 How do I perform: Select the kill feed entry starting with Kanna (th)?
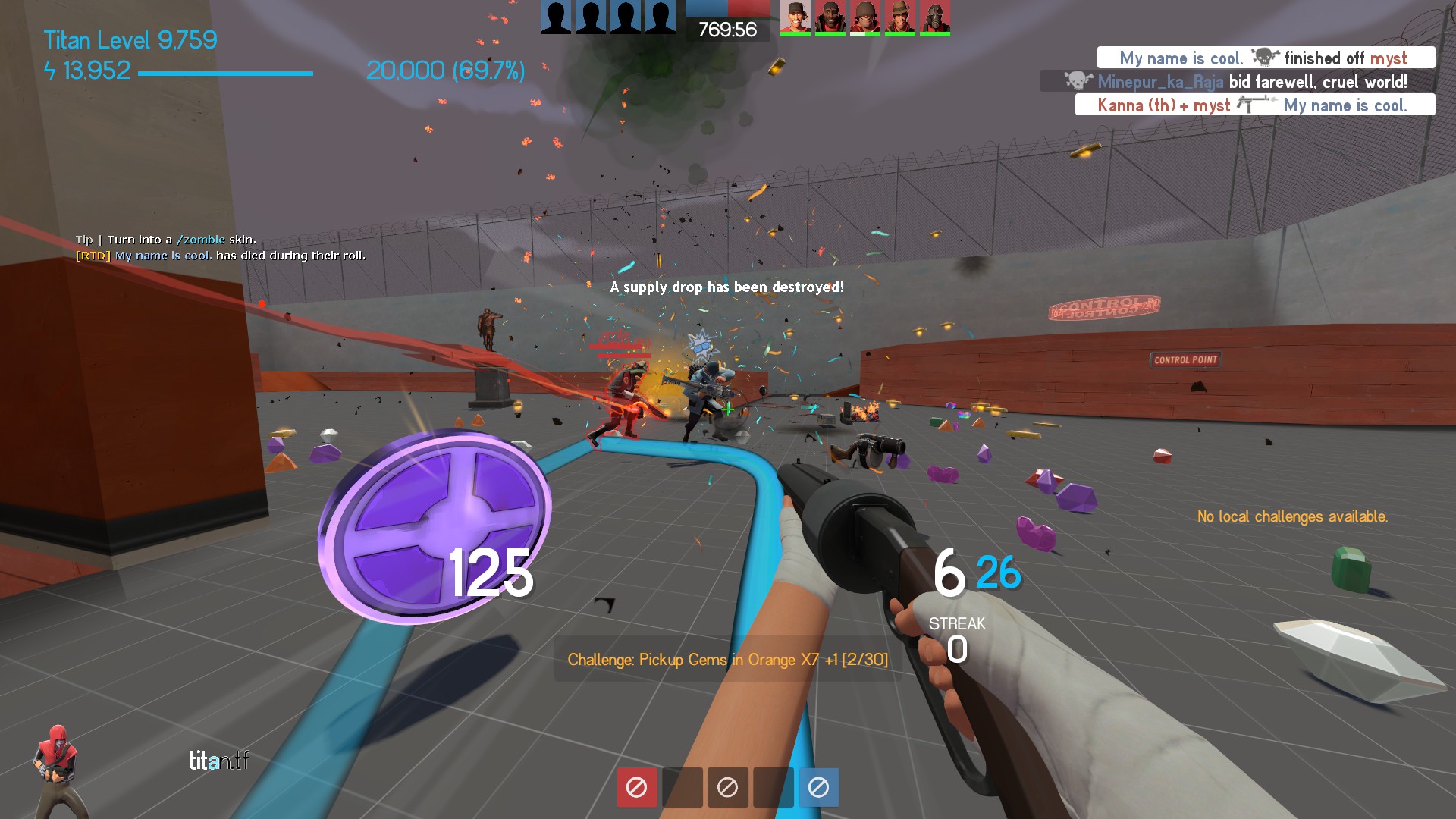[1254, 105]
